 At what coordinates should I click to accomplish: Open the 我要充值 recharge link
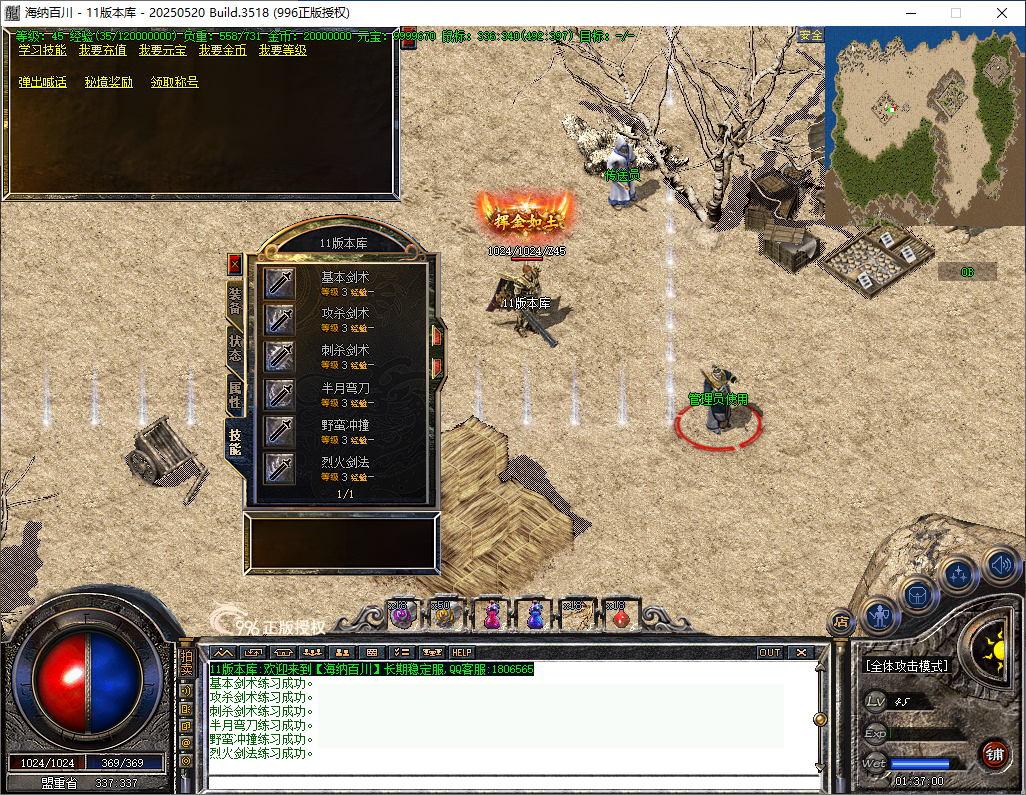pos(102,50)
